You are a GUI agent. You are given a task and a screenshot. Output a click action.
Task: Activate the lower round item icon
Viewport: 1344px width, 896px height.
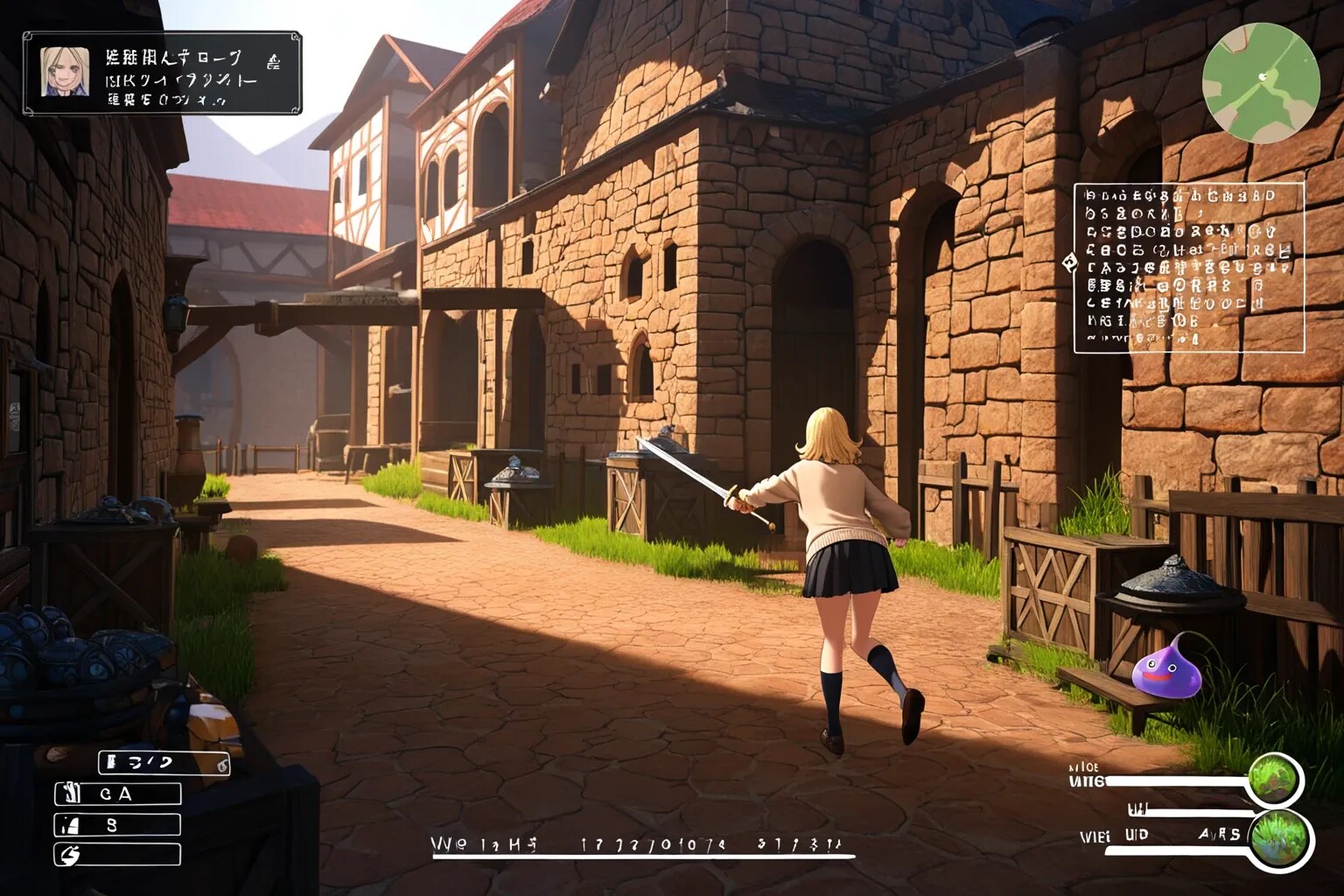pos(1279,838)
